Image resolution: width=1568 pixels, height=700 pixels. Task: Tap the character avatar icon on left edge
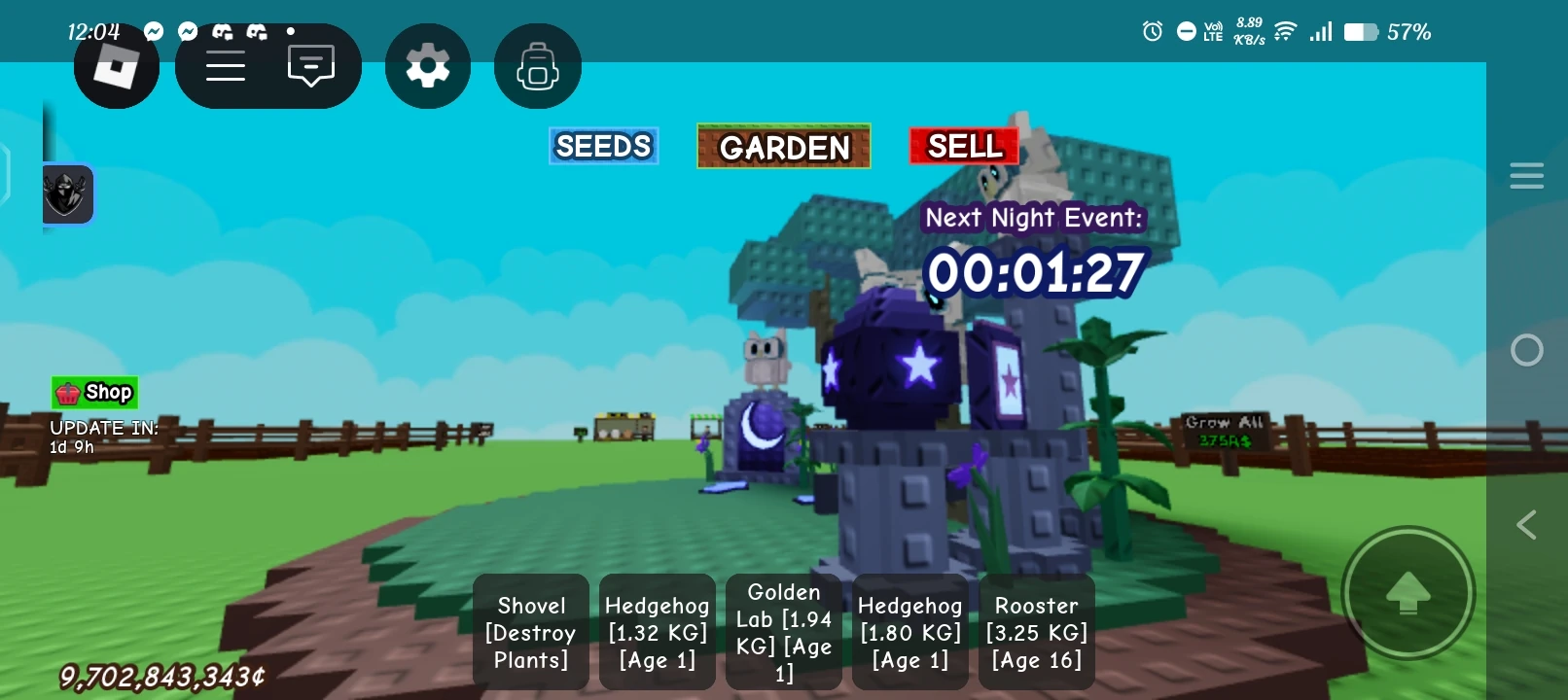[x=66, y=193]
